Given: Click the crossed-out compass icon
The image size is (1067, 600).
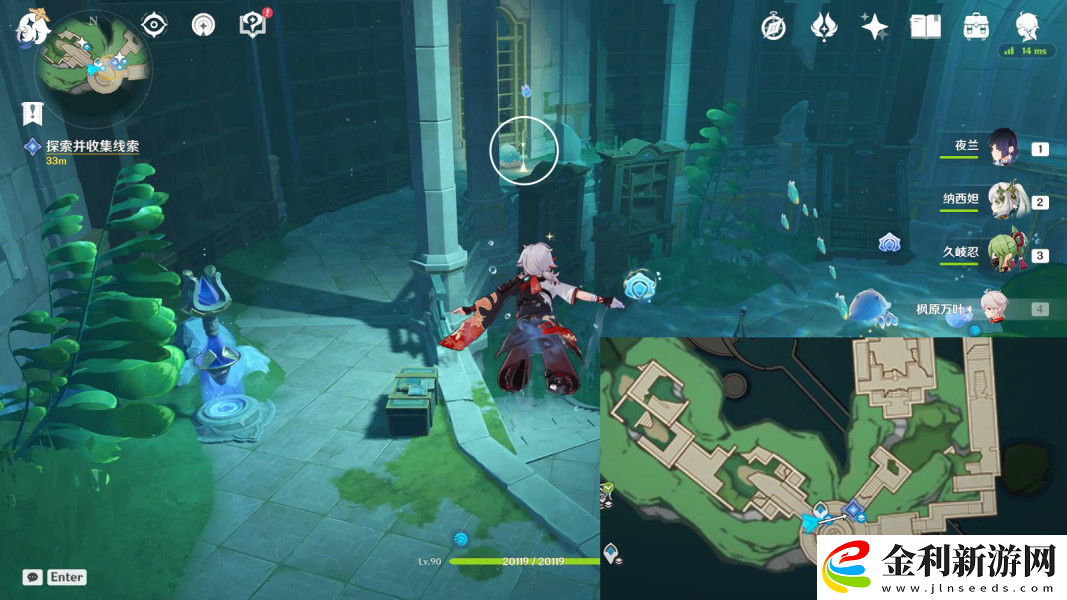Looking at the screenshot, I should point(773,27).
